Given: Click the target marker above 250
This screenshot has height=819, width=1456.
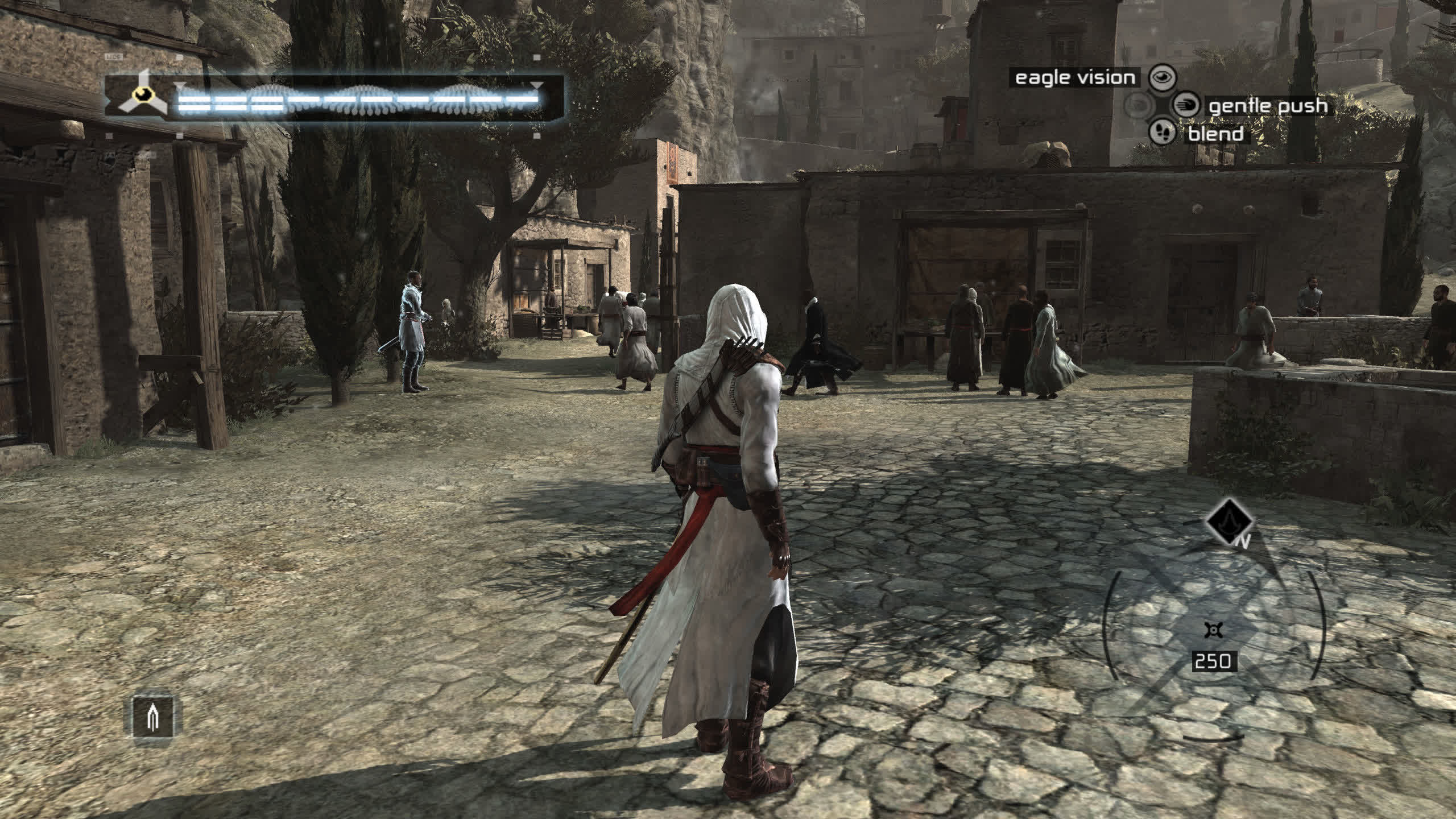Looking at the screenshot, I should click(x=1213, y=630).
